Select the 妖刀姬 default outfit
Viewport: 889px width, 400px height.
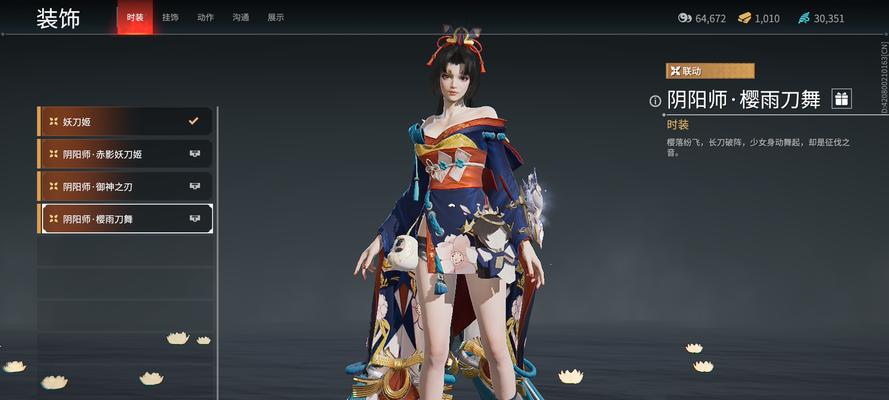[125, 122]
